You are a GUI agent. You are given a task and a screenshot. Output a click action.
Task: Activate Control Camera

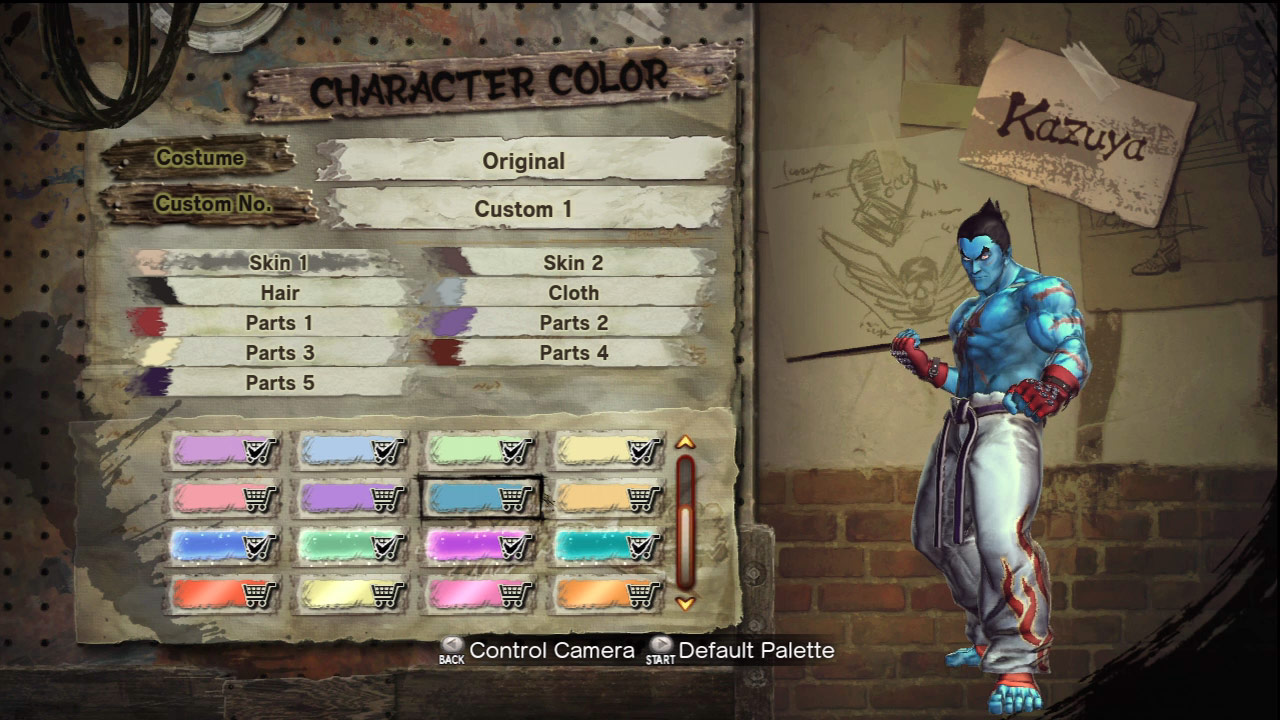pyautogui.click(x=553, y=650)
